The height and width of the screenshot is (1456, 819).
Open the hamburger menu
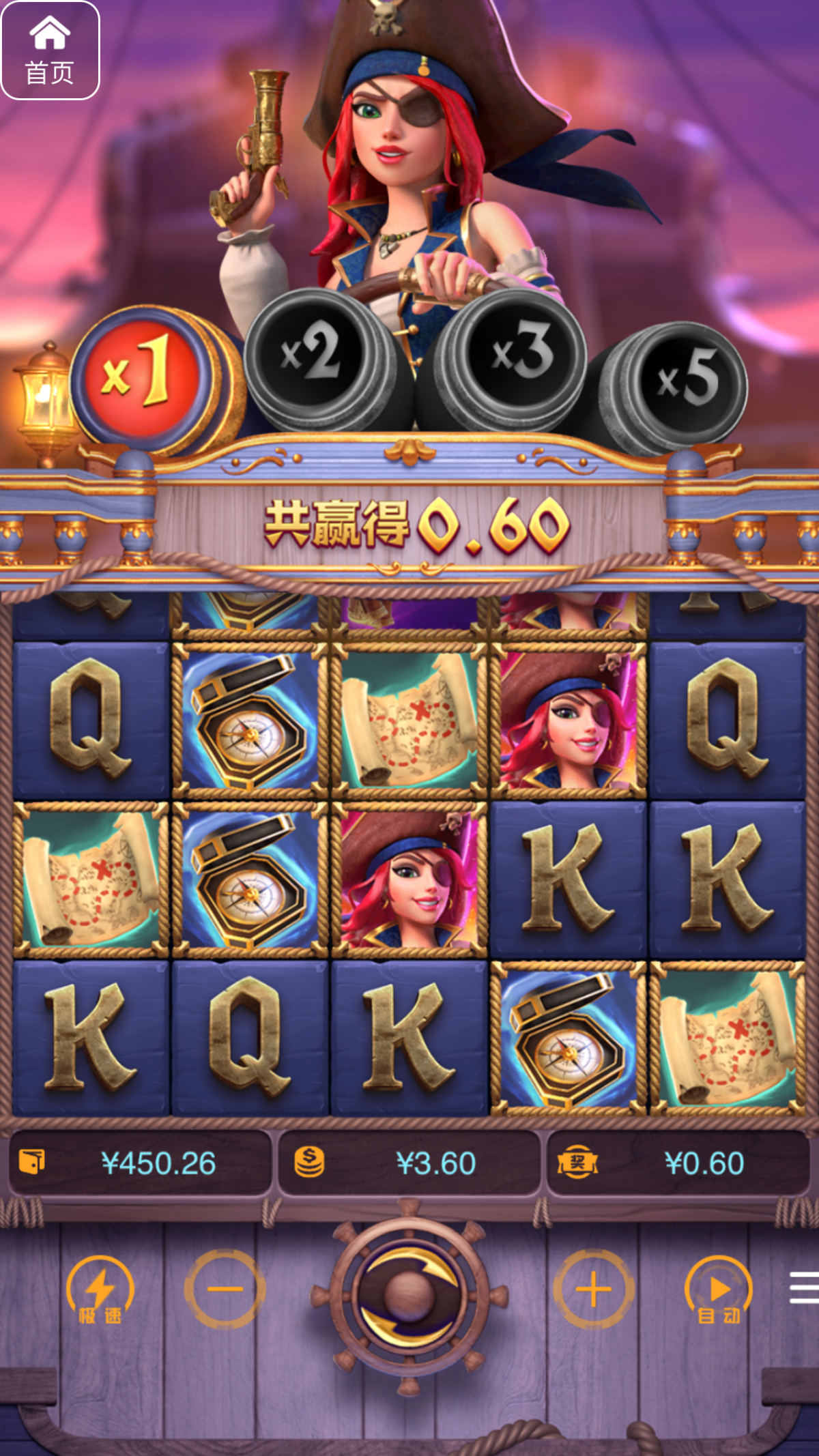(x=804, y=1287)
